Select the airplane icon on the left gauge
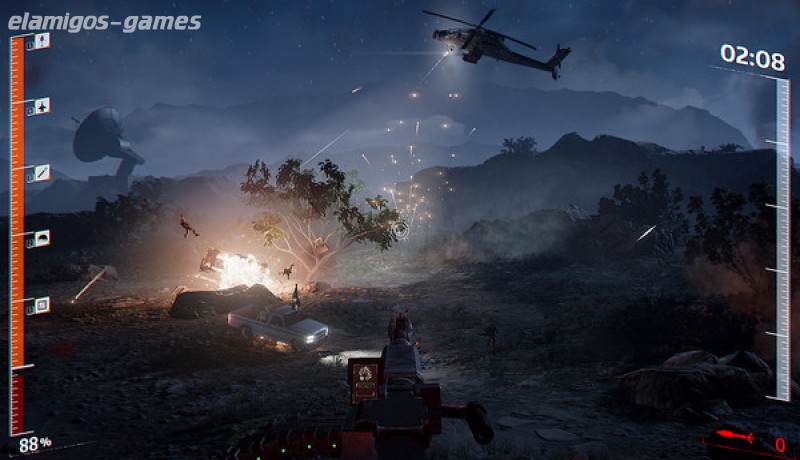This screenshot has width=800, height=460. (x=42, y=105)
